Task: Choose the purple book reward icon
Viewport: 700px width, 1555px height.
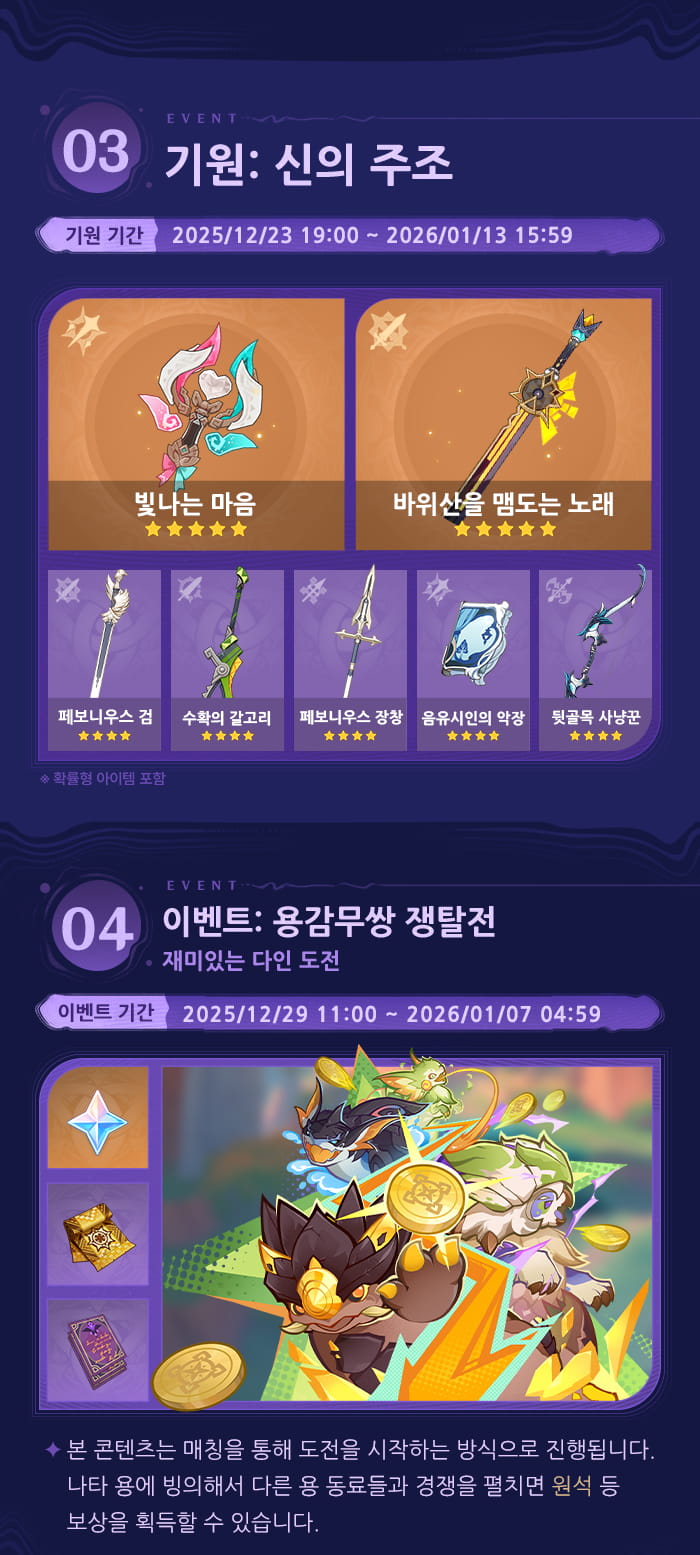Action: [x=98, y=1349]
